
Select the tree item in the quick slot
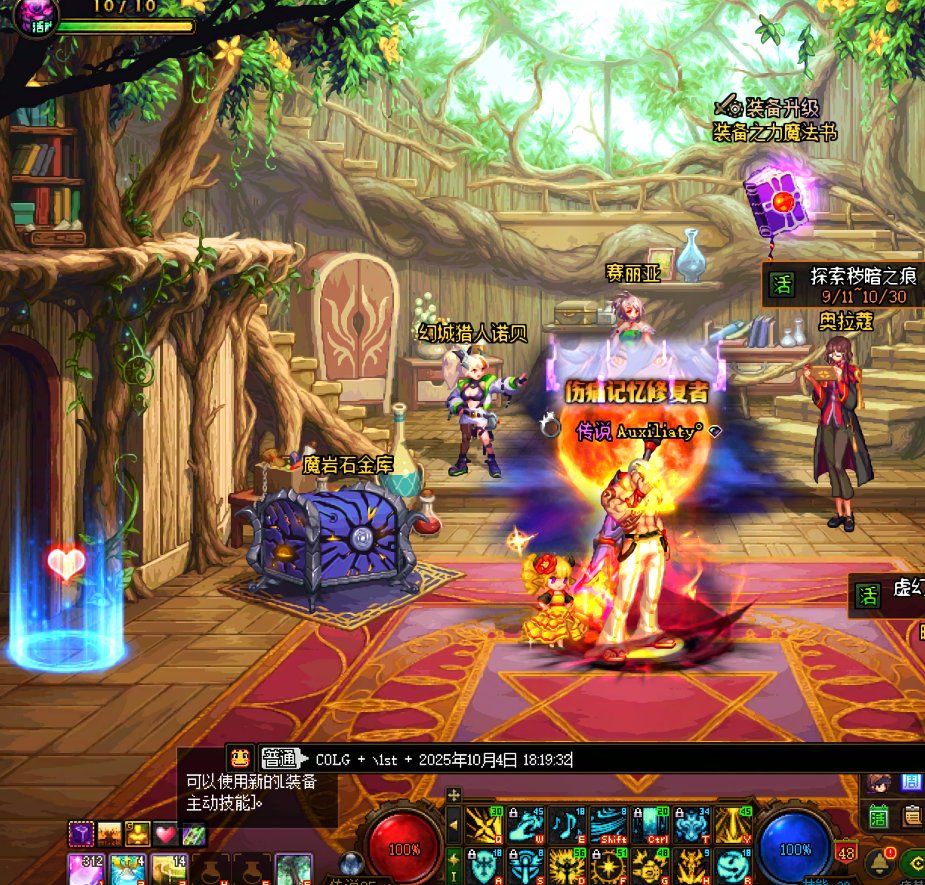(294, 869)
